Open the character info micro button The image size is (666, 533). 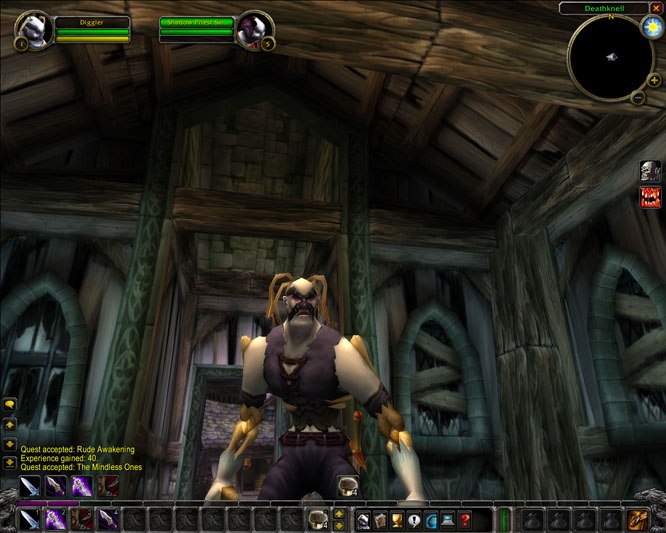(x=363, y=519)
